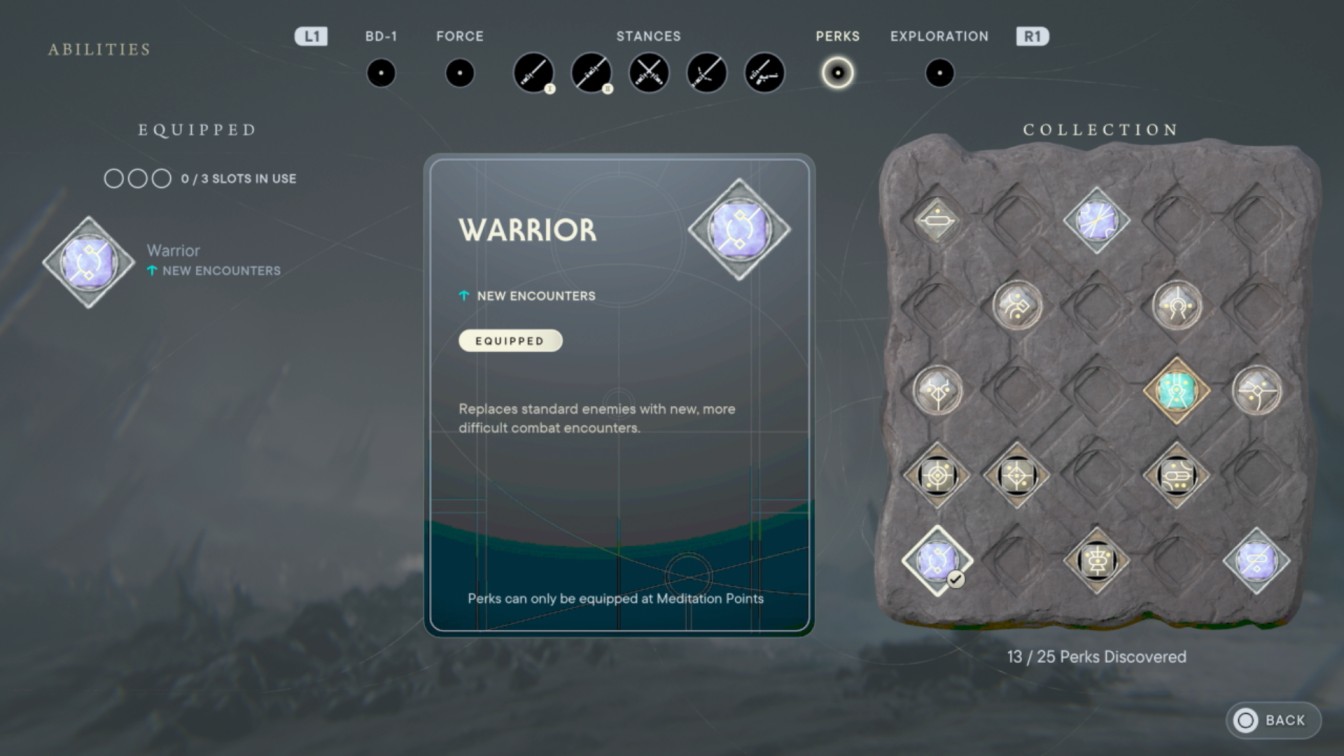Select the first single-blade stance icon

pos(533,72)
